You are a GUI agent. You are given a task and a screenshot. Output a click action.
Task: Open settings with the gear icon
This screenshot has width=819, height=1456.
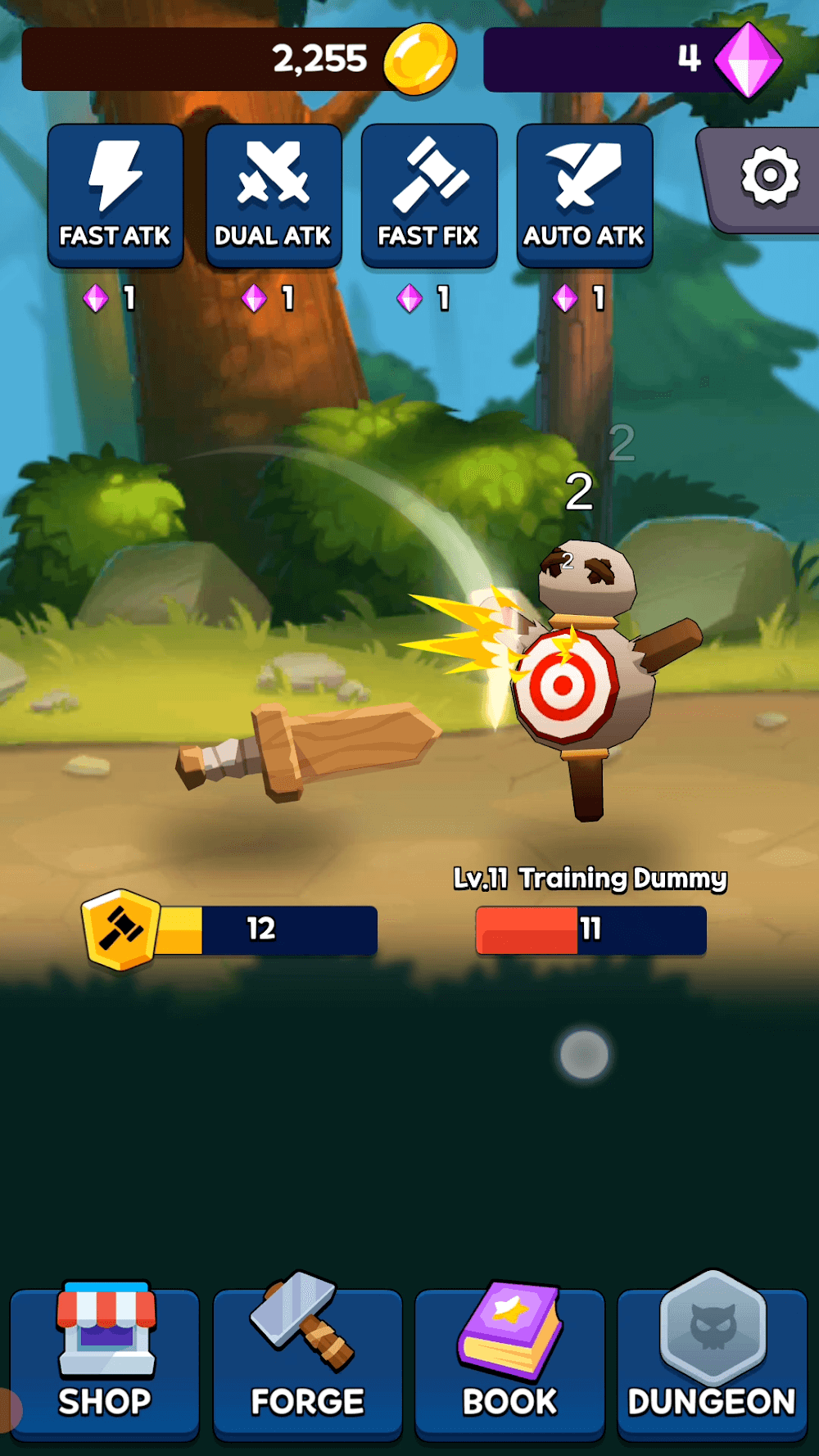tap(769, 176)
